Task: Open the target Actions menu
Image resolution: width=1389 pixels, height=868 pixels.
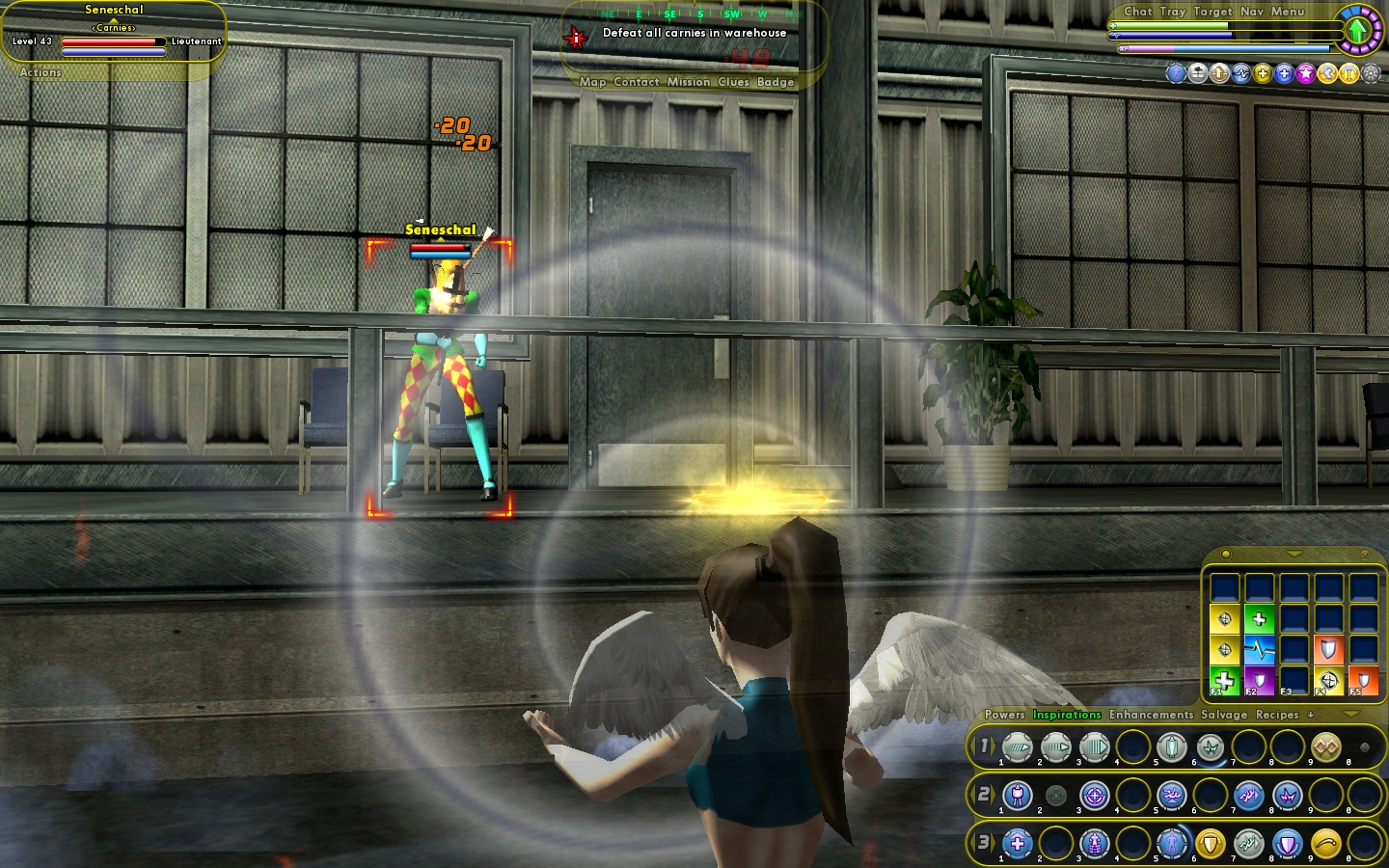Action: [x=41, y=72]
